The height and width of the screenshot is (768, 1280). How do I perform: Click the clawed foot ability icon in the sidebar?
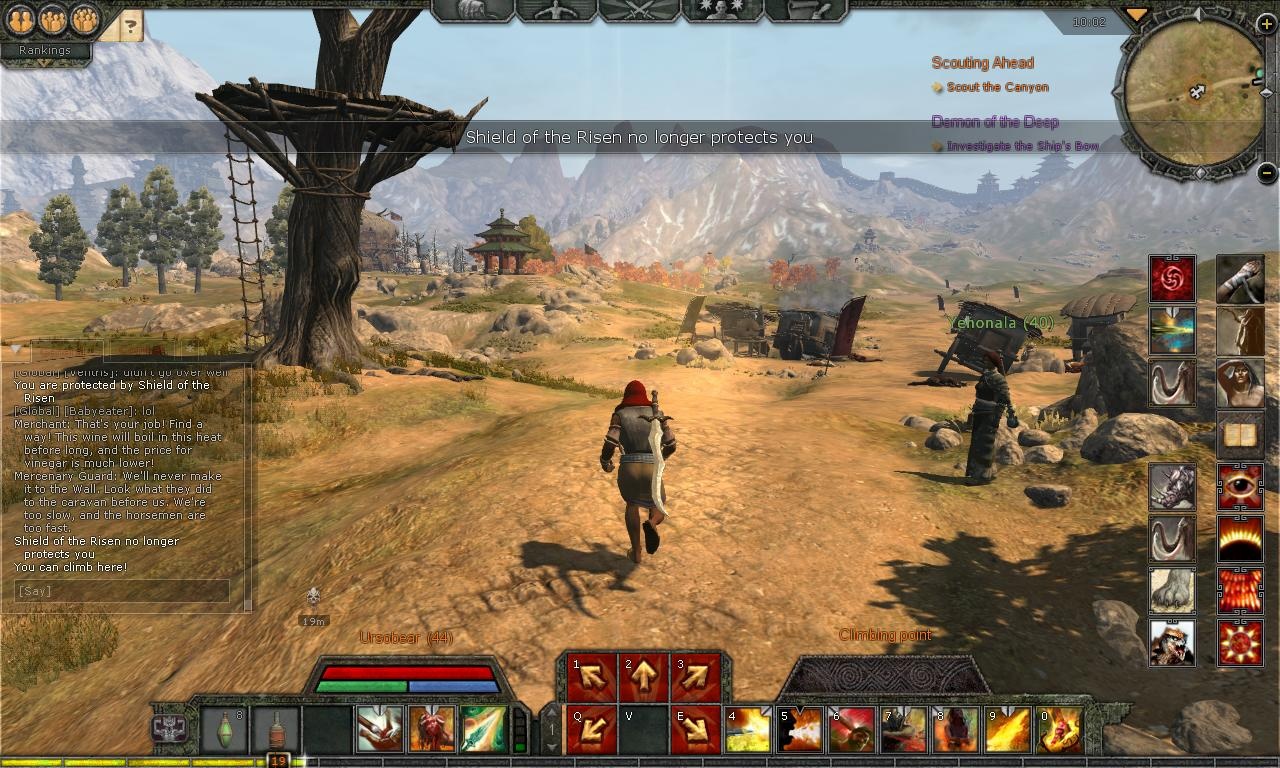(x=1172, y=591)
